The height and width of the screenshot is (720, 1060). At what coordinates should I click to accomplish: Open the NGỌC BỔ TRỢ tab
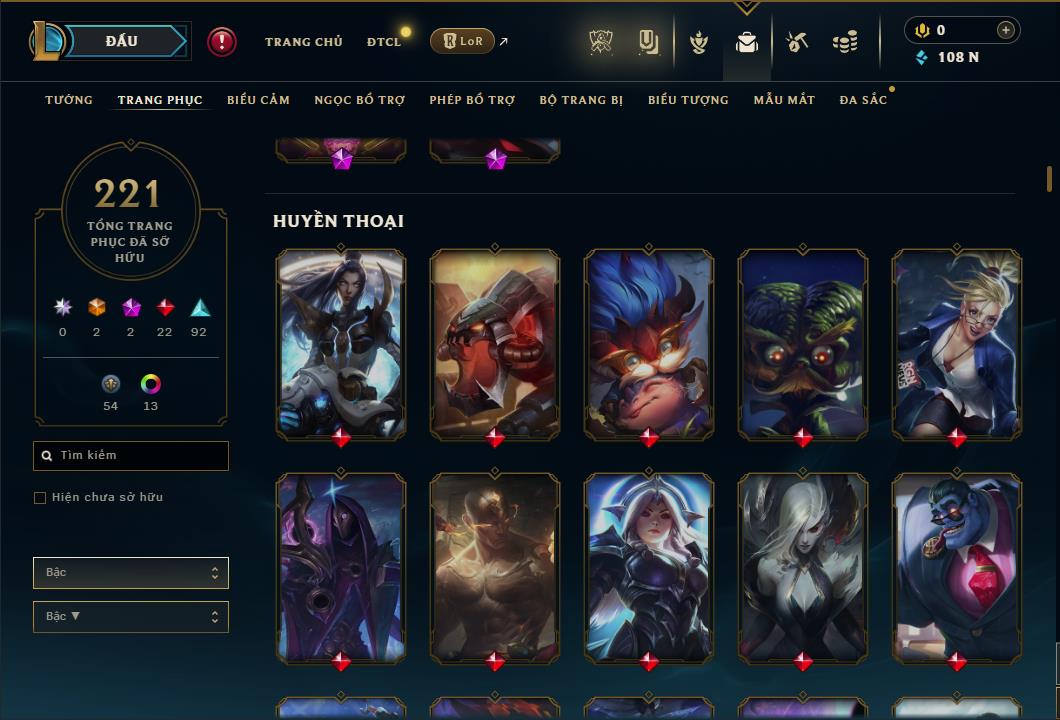tap(359, 100)
